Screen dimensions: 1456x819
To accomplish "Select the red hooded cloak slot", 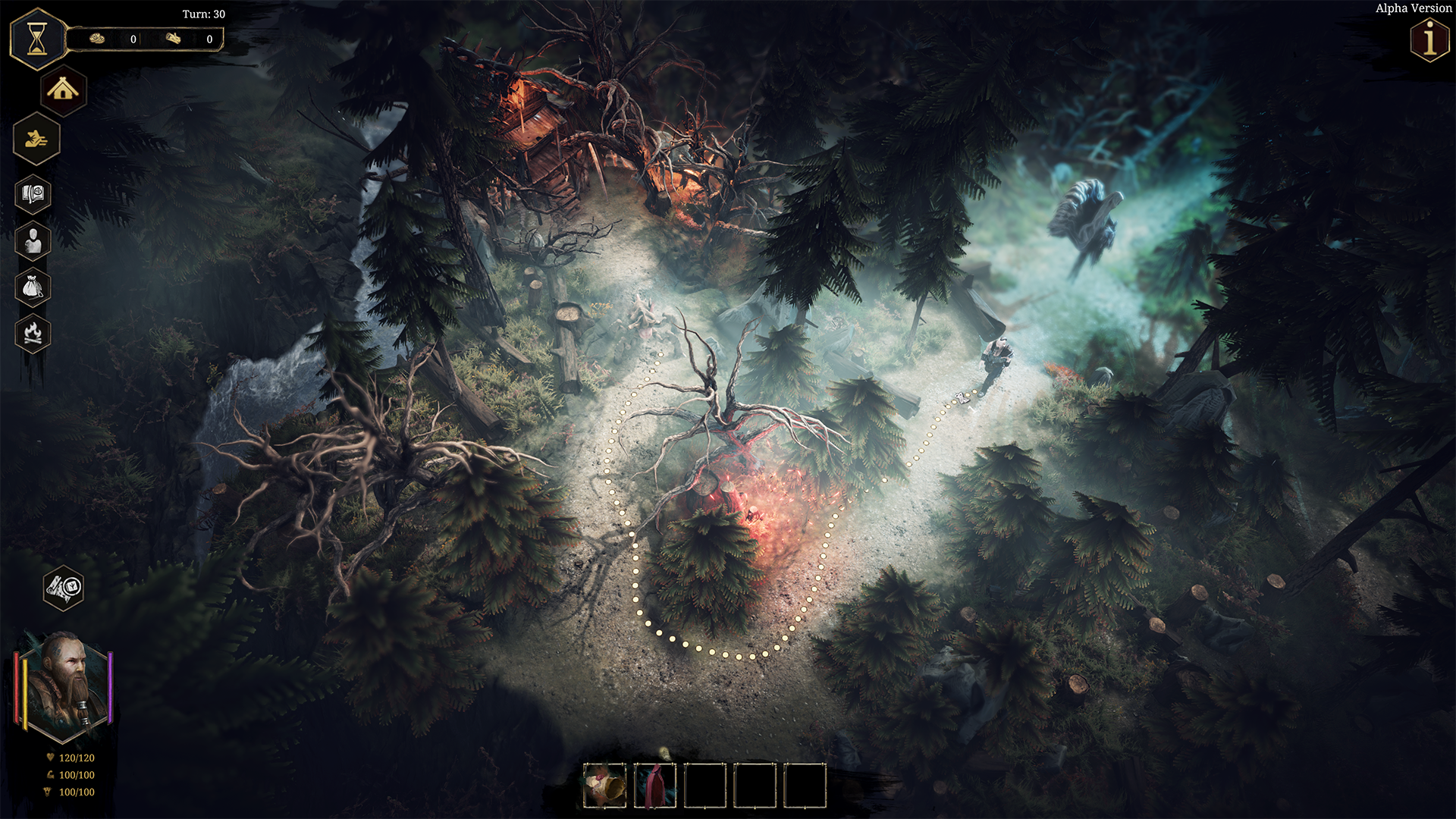I will coord(654,785).
